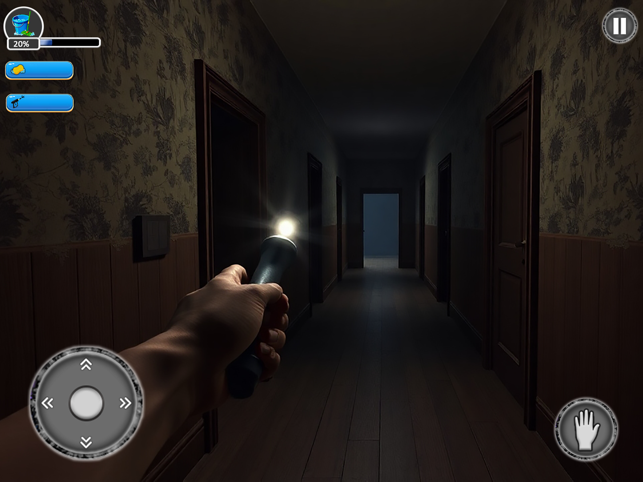
Task: Click the cleaning bucket icon
Action: 23,22
